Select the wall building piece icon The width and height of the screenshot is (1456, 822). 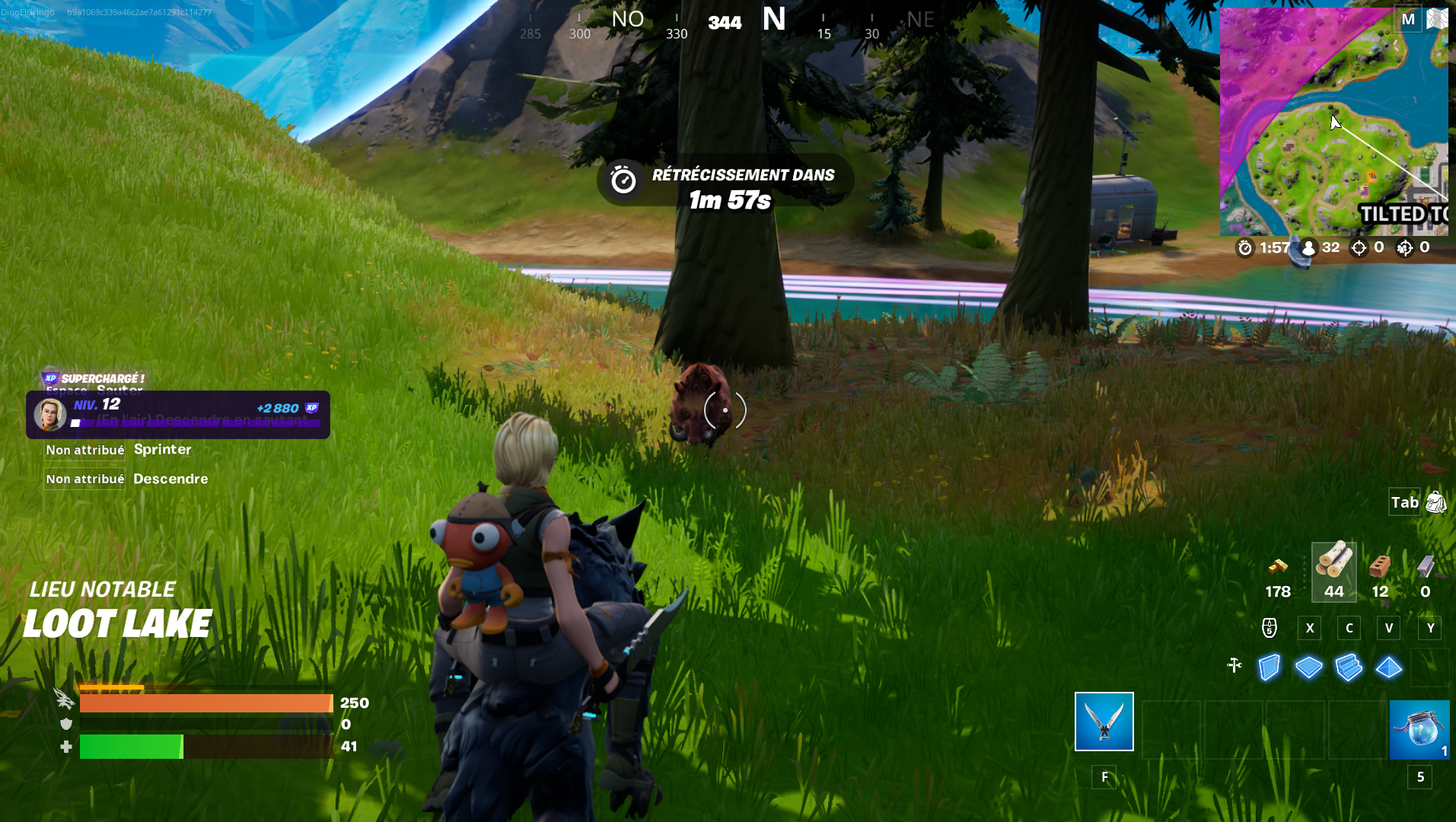[1268, 667]
